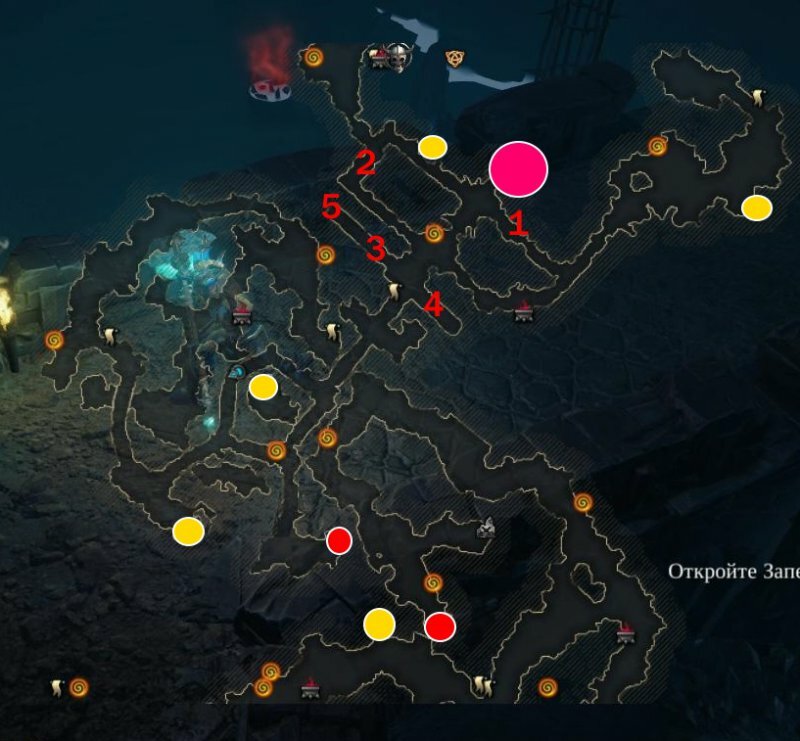Choose the red number 4 map marker

pyautogui.click(x=433, y=304)
